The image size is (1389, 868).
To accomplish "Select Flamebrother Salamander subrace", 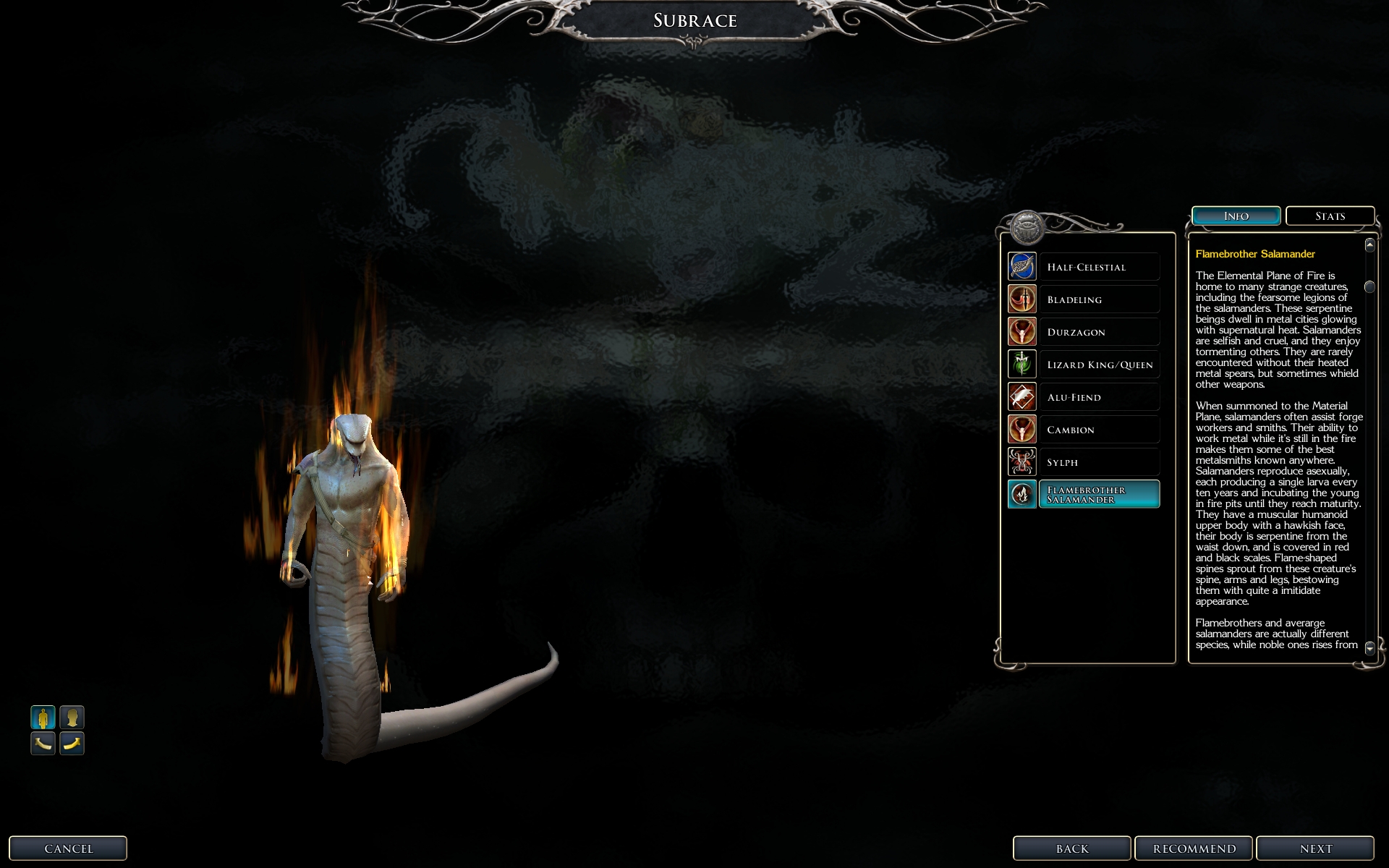I will coord(1084,495).
